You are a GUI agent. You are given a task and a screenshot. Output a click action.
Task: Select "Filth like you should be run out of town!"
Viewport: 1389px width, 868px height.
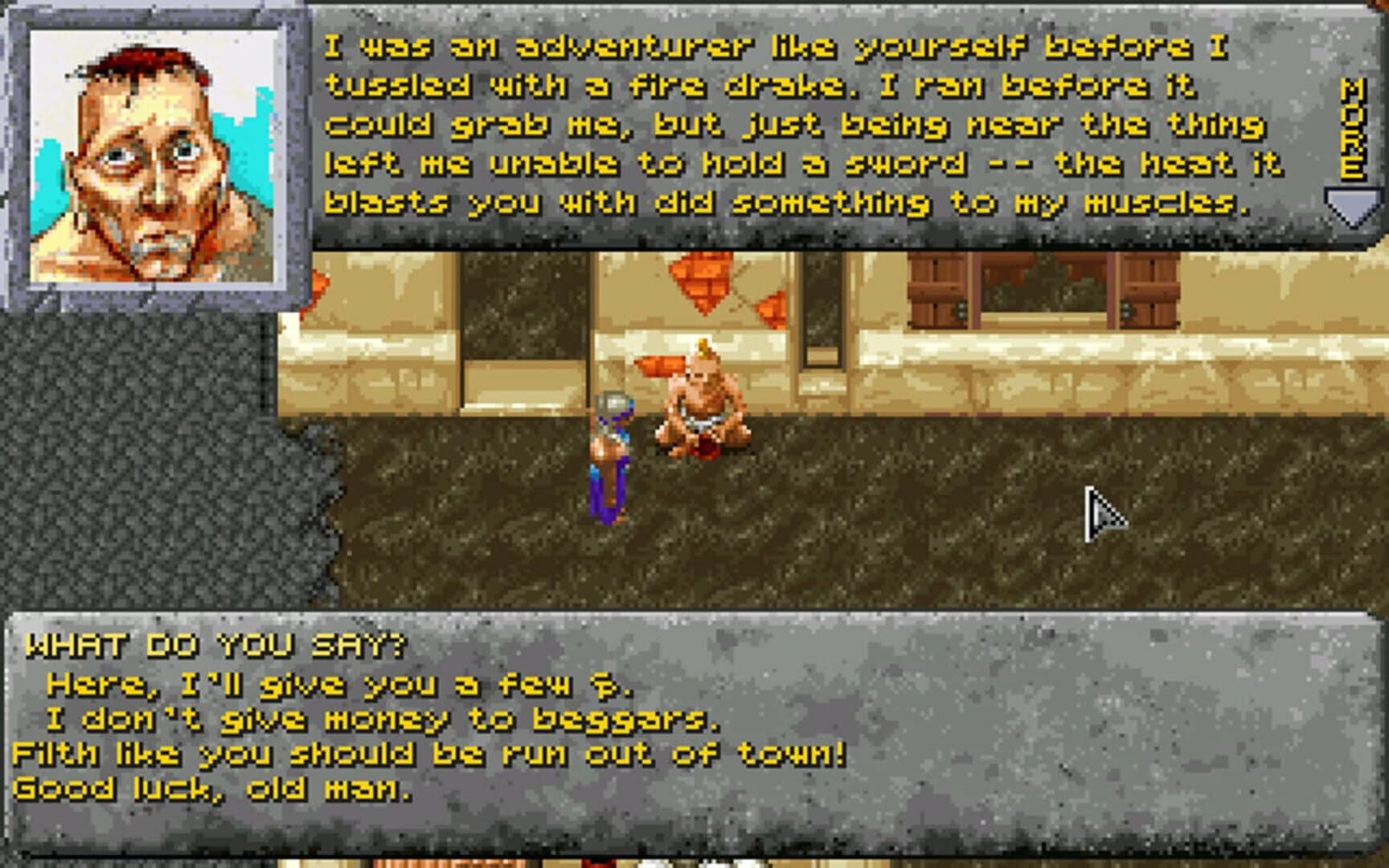428,755
